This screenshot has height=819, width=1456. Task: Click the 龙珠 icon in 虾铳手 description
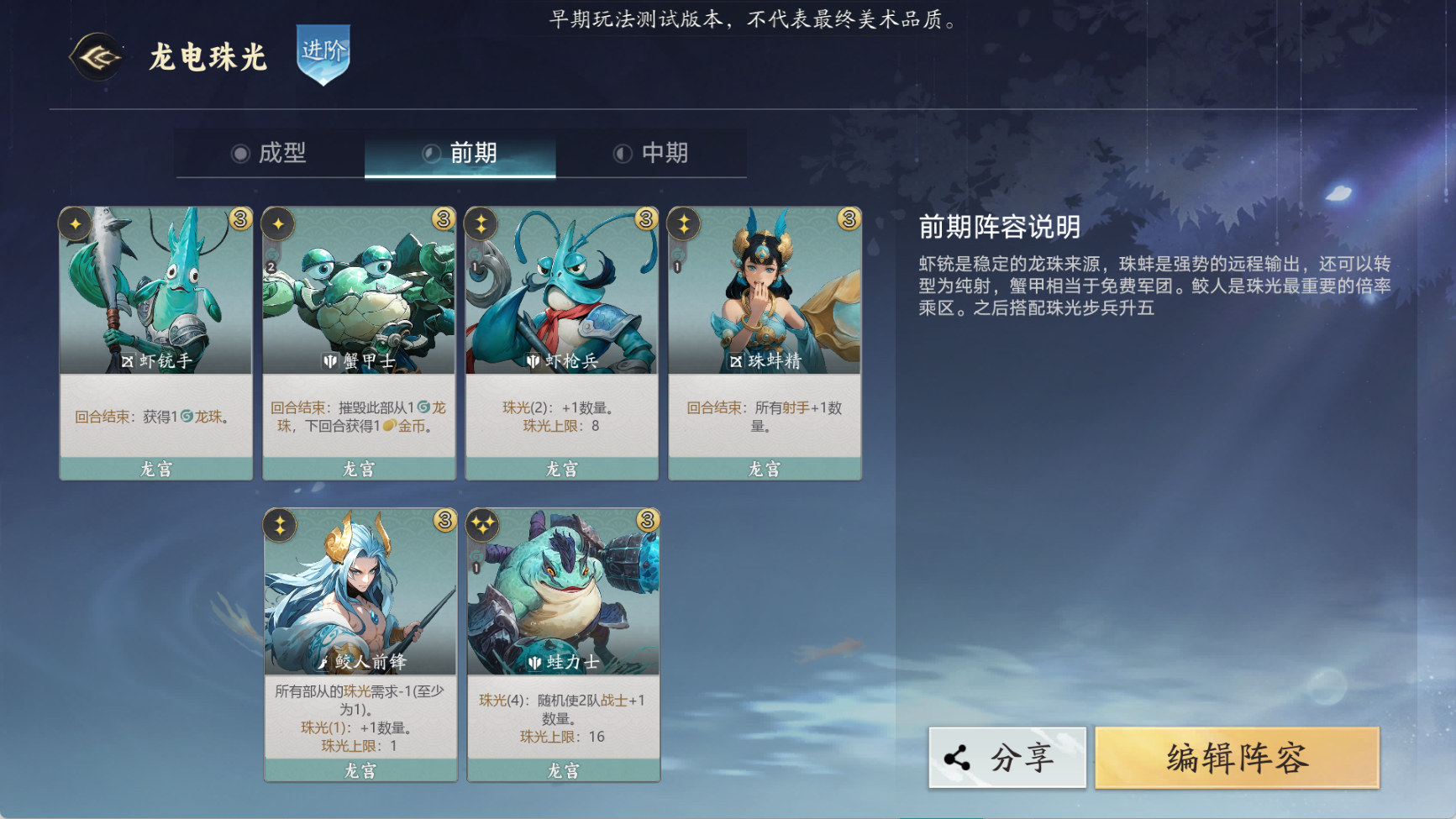pos(186,416)
